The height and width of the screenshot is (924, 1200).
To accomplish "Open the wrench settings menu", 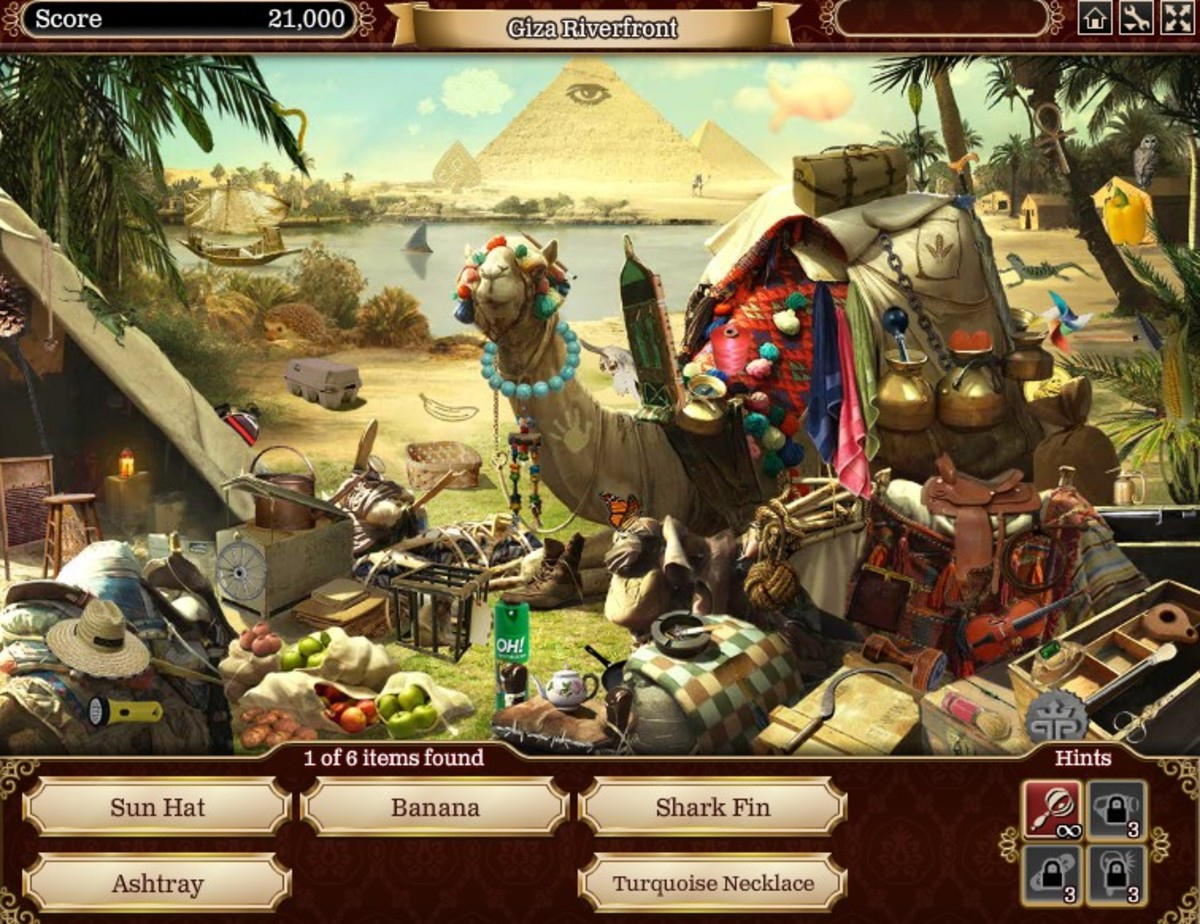I will pyautogui.click(x=1135, y=19).
